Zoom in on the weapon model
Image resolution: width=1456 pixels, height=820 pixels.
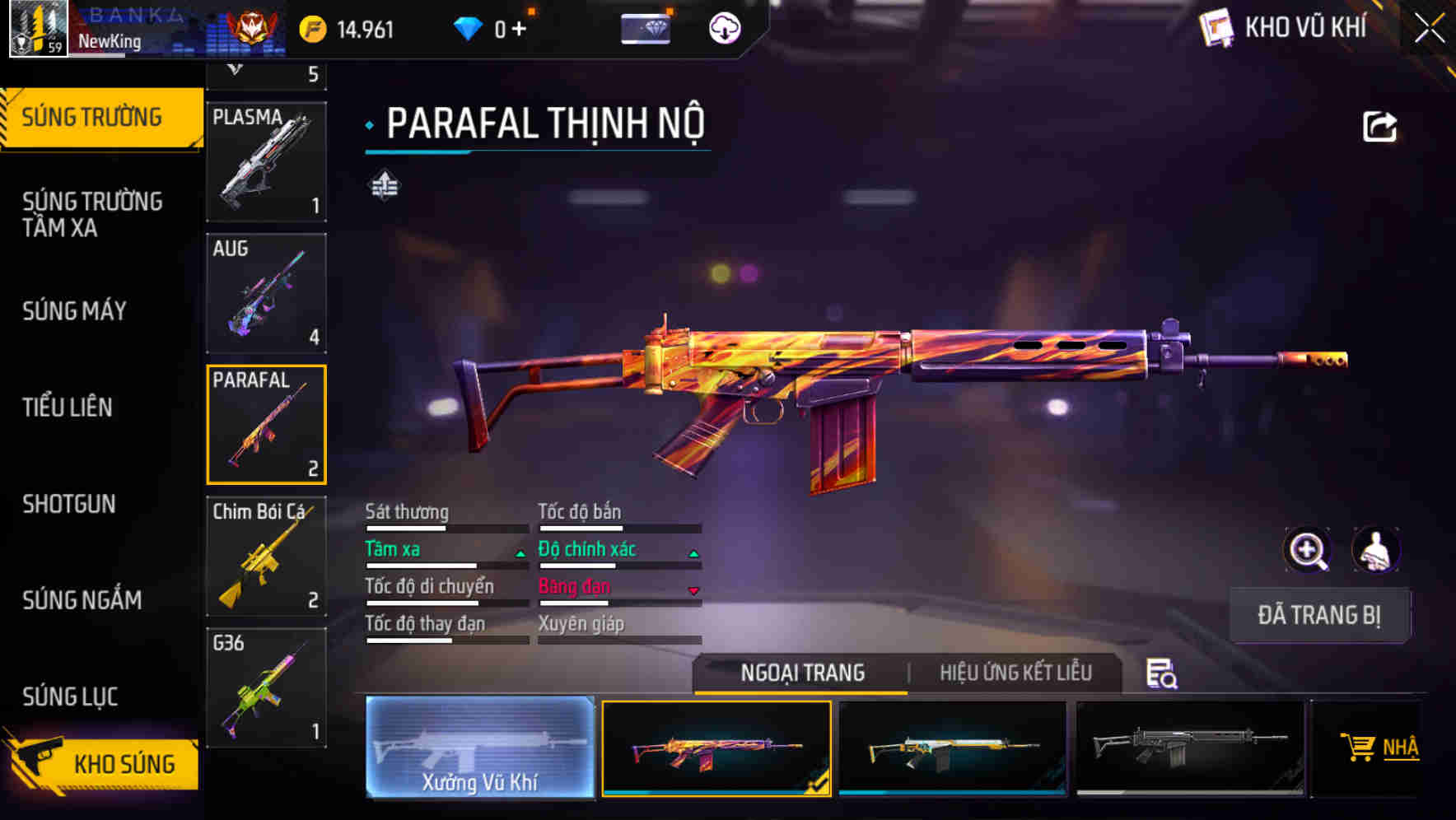click(1306, 550)
